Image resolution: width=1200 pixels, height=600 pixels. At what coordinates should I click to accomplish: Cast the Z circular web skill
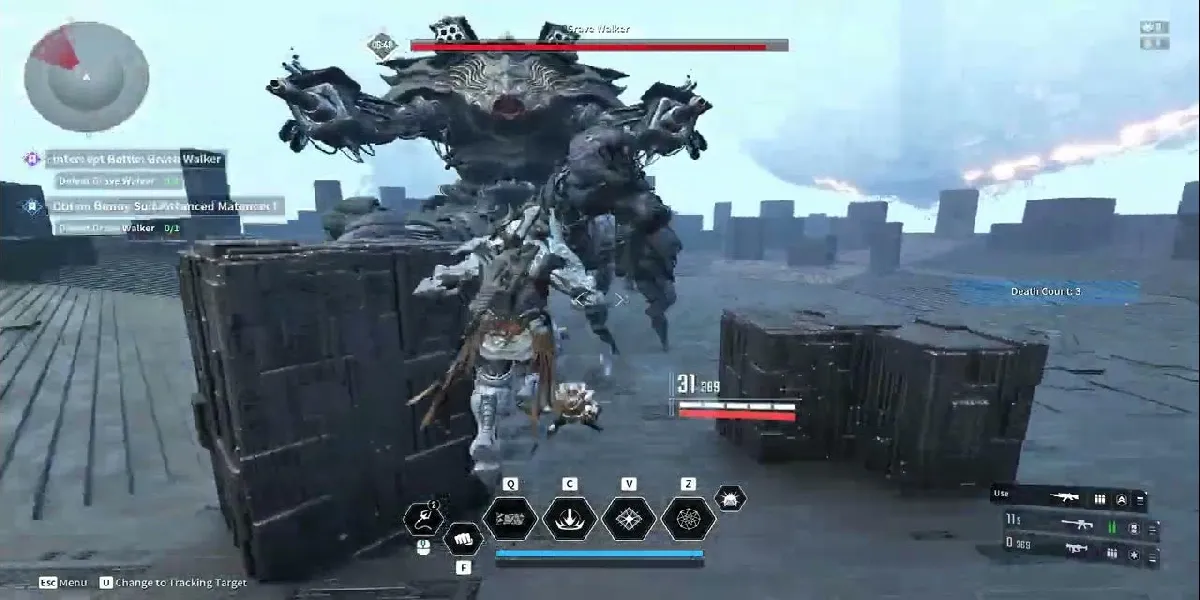688,519
